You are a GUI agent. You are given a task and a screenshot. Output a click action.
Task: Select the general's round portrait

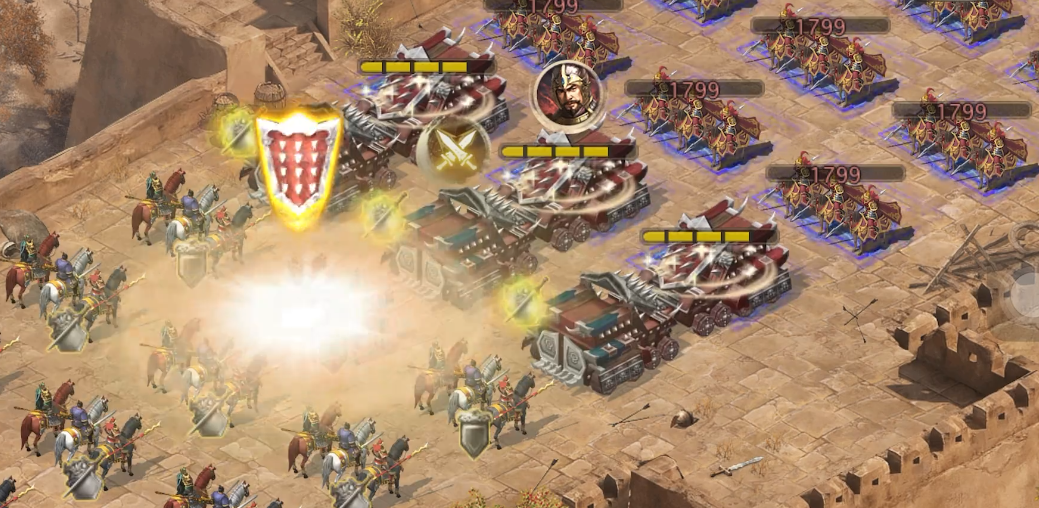coord(567,94)
